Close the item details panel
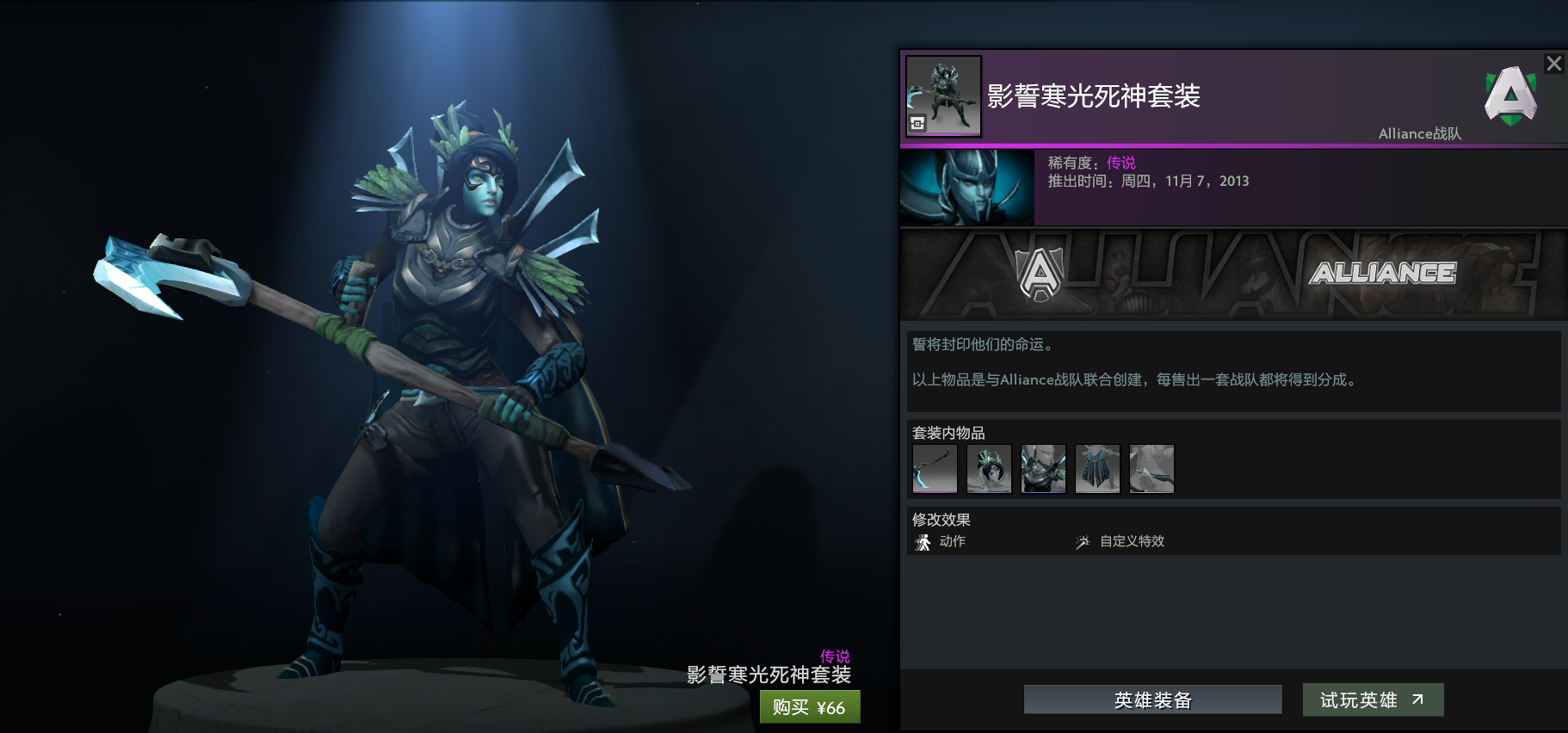 coord(1553,63)
